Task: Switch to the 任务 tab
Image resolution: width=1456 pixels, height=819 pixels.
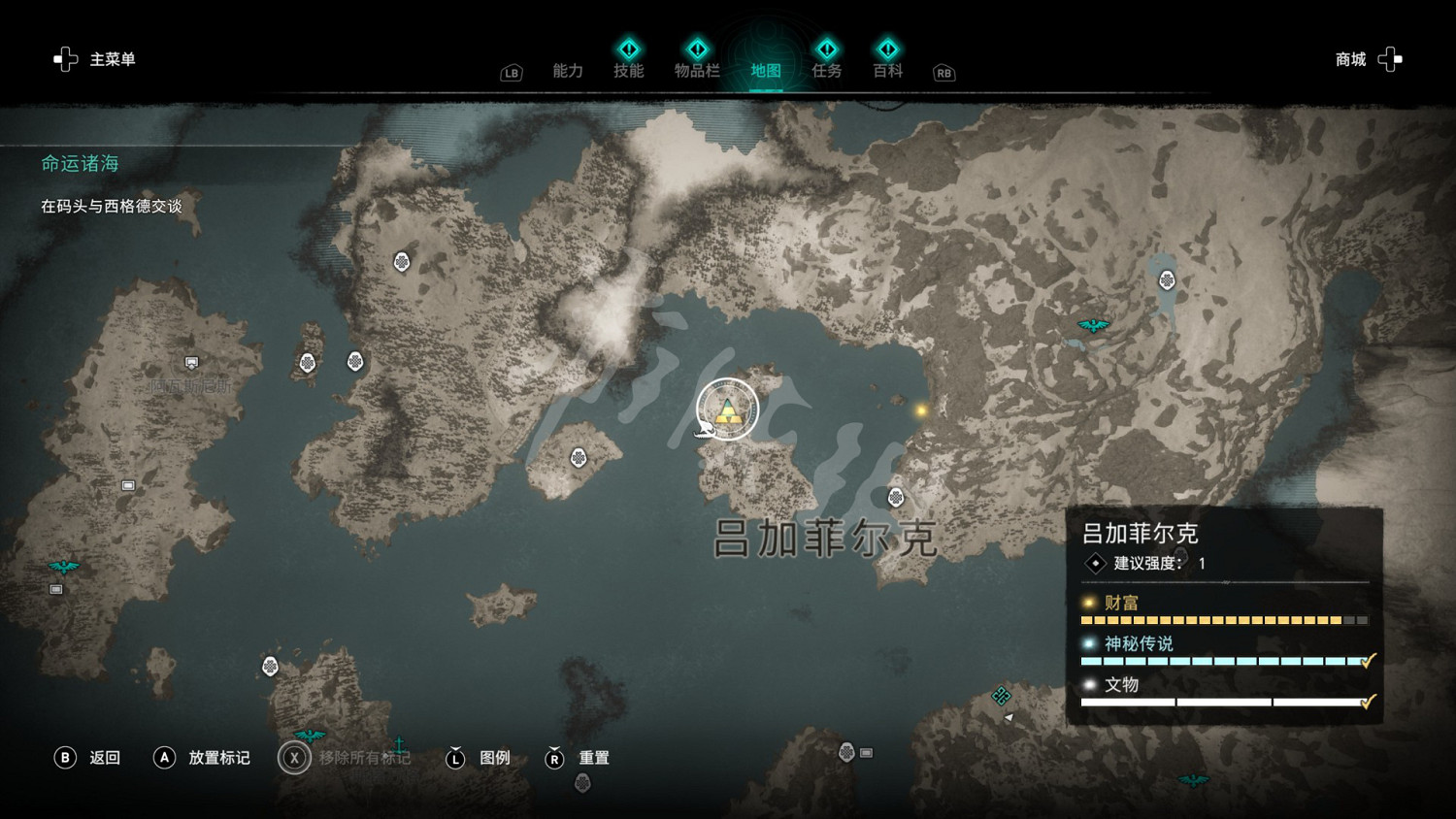Action: [826, 70]
